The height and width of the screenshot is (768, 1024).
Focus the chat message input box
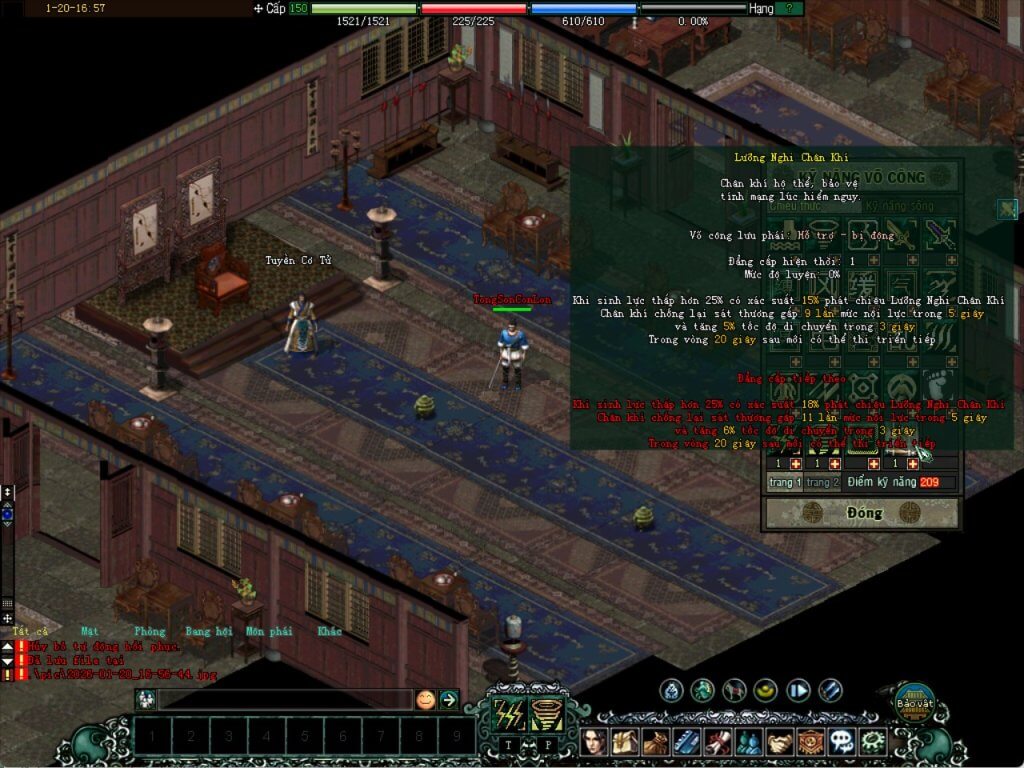[x=285, y=700]
